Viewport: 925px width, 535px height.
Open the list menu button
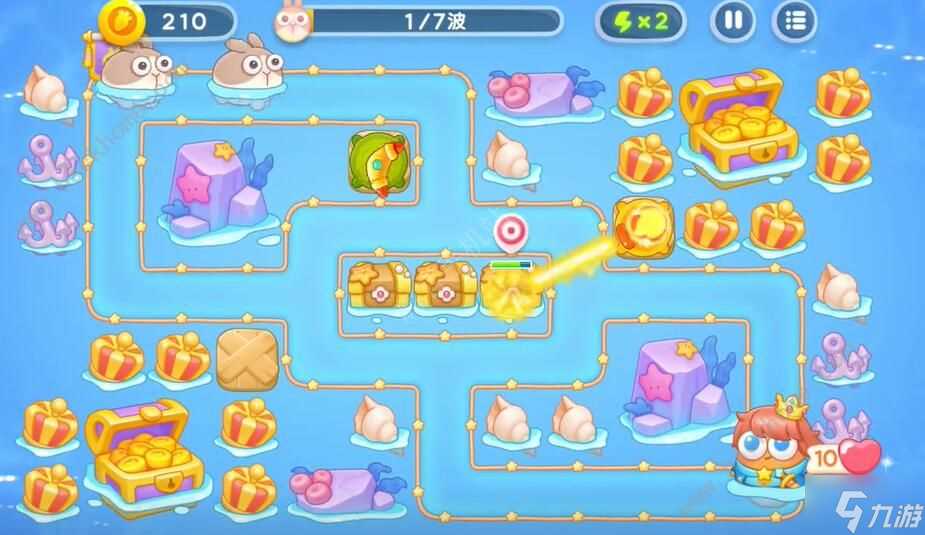point(796,20)
